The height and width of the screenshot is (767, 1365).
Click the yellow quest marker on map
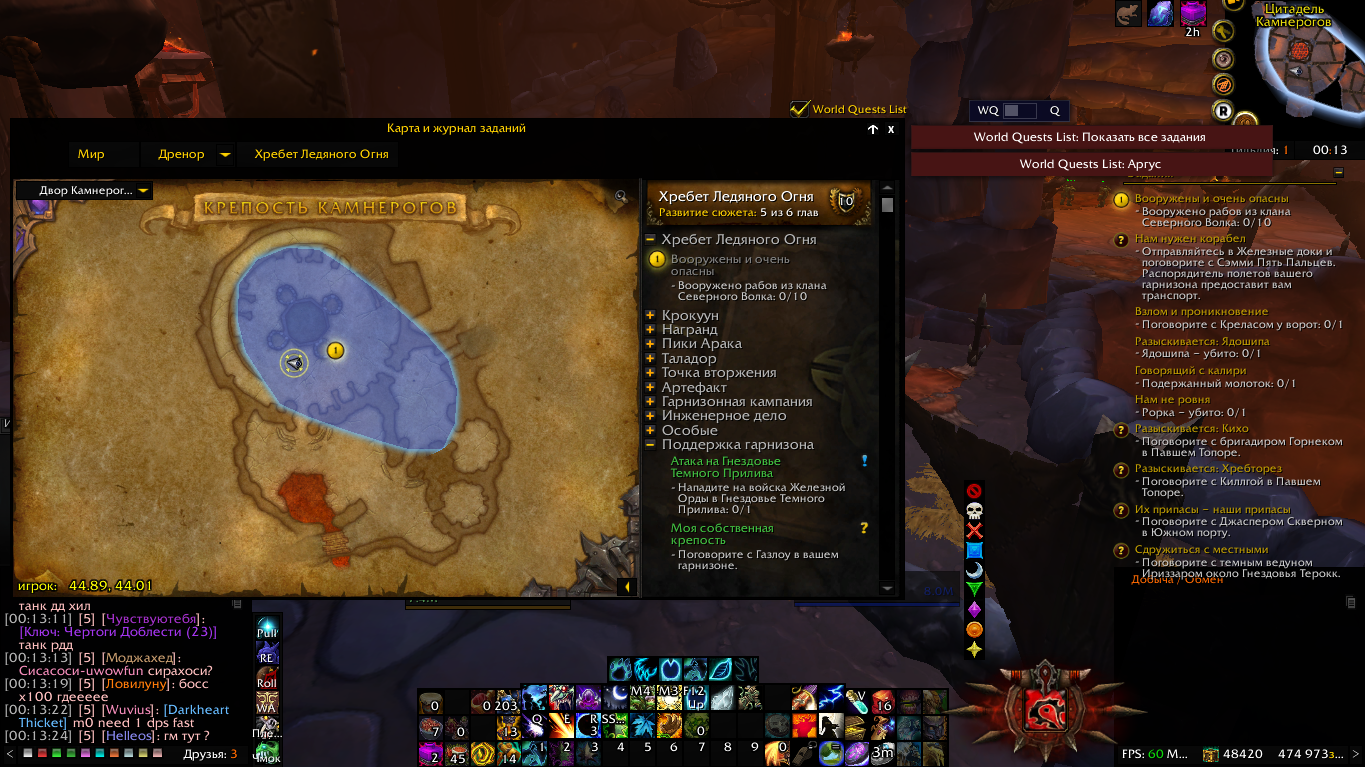pyautogui.click(x=336, y=350)
